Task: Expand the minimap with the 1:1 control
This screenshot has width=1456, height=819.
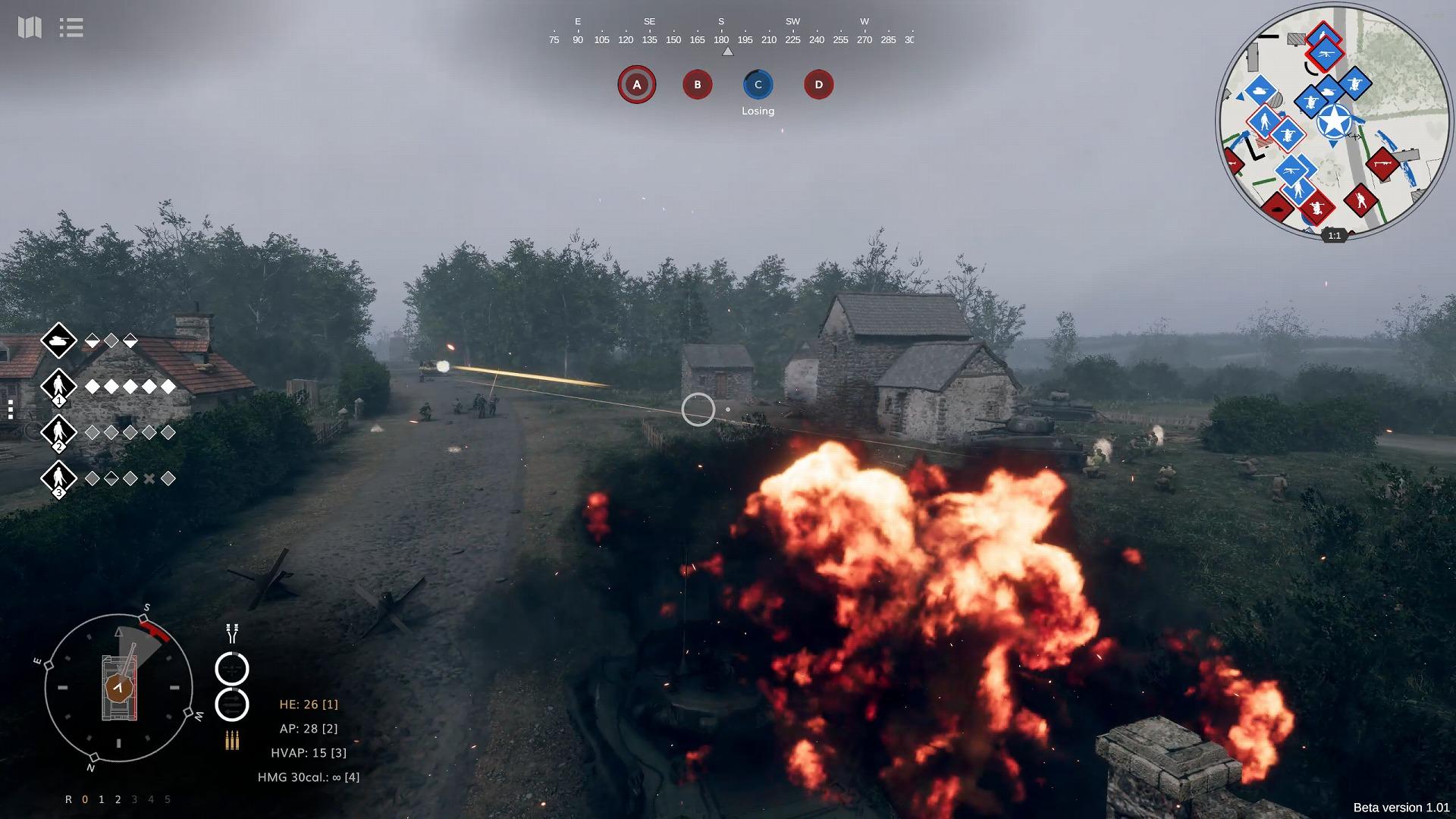Action: 1333,236
